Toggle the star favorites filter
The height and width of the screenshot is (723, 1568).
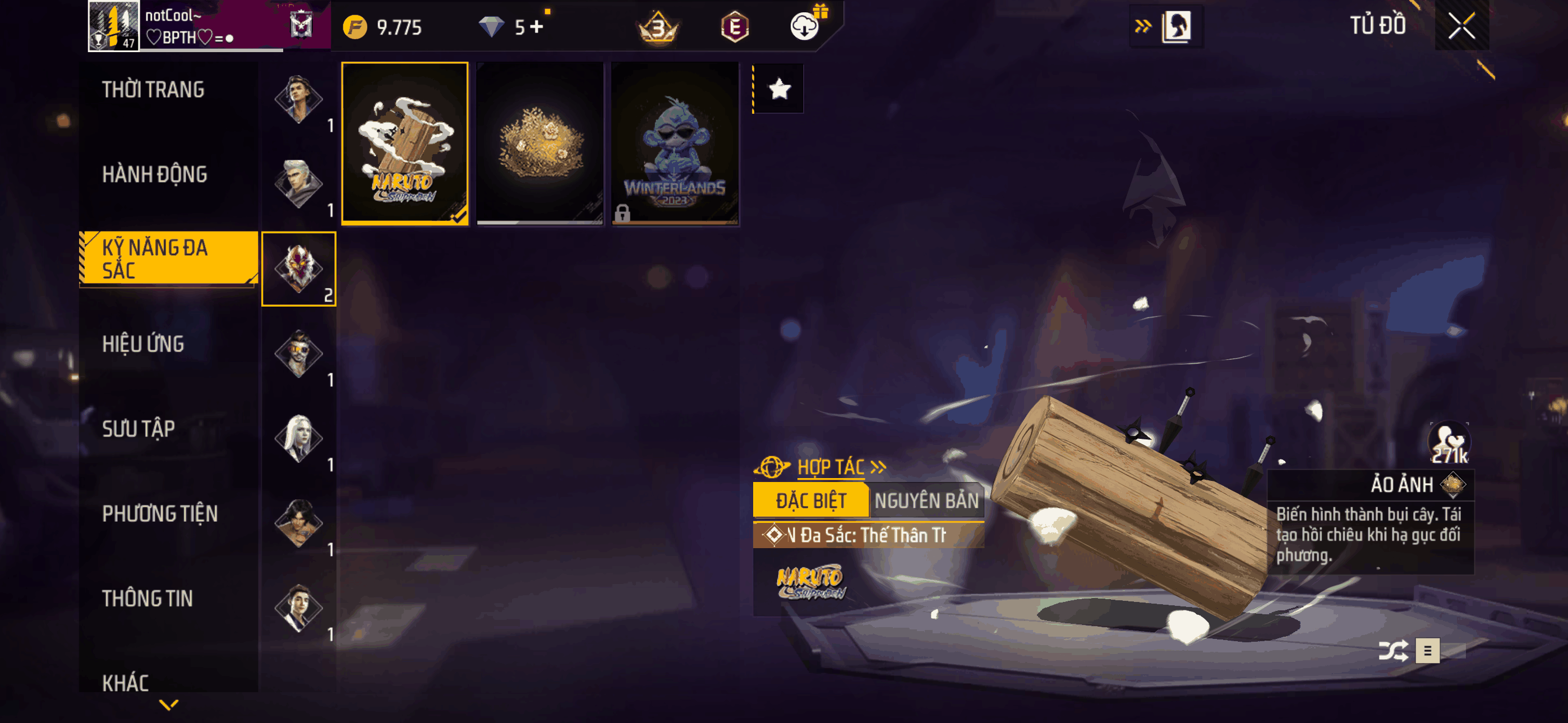click(x=779, y=90)
